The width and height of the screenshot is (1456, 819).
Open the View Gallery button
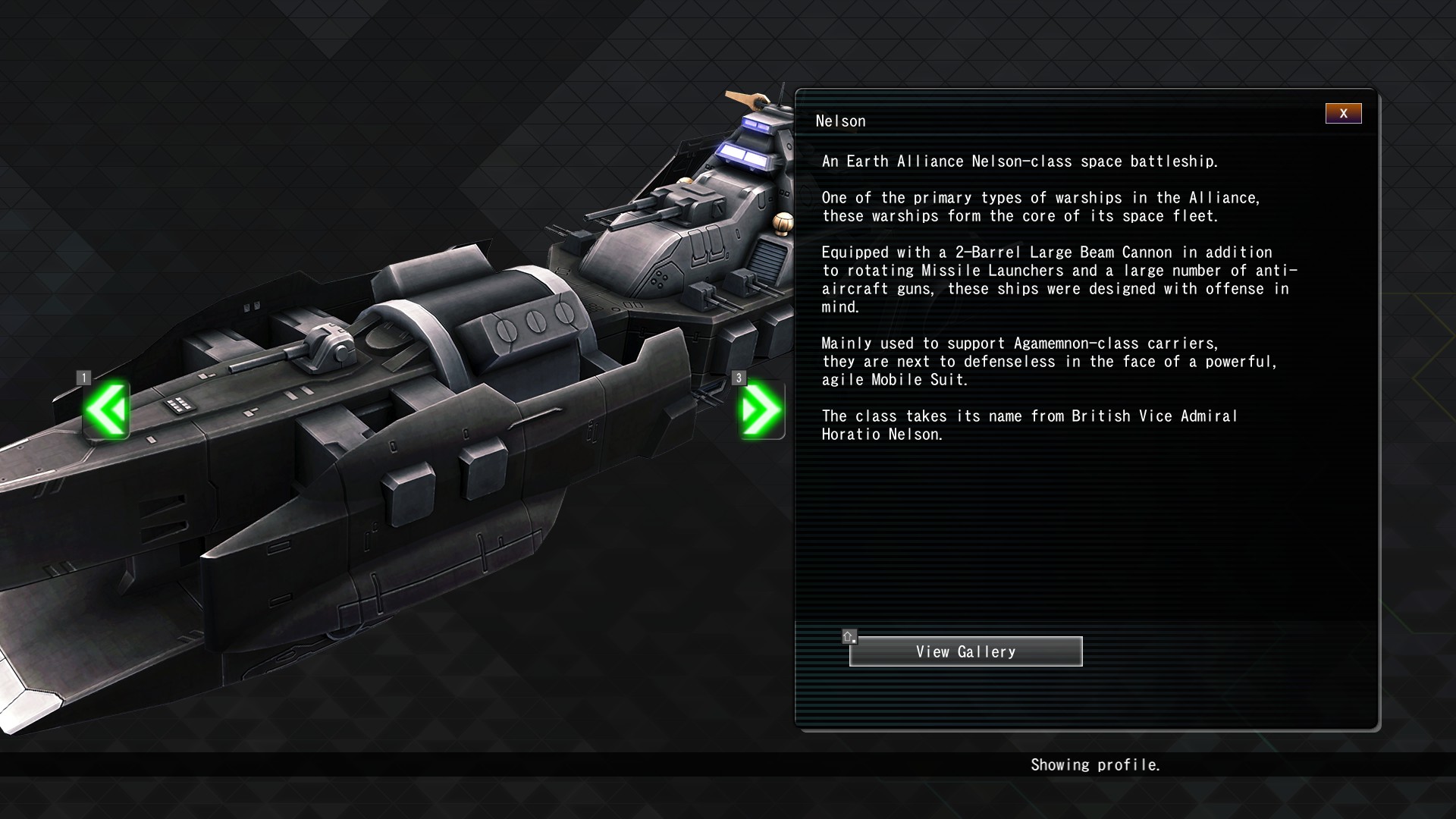click(965, 651)
